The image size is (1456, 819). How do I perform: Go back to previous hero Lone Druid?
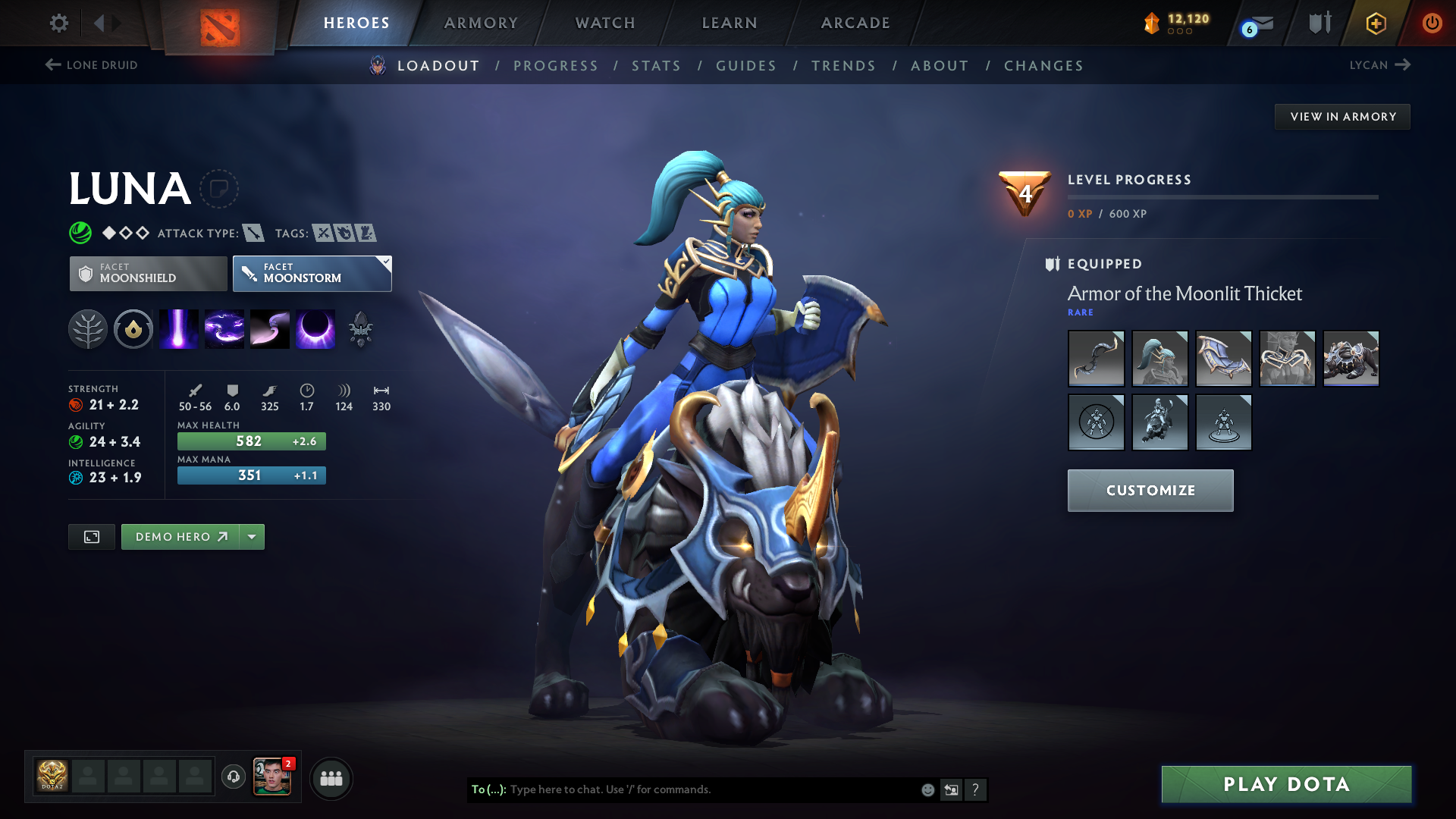[92, 65]
